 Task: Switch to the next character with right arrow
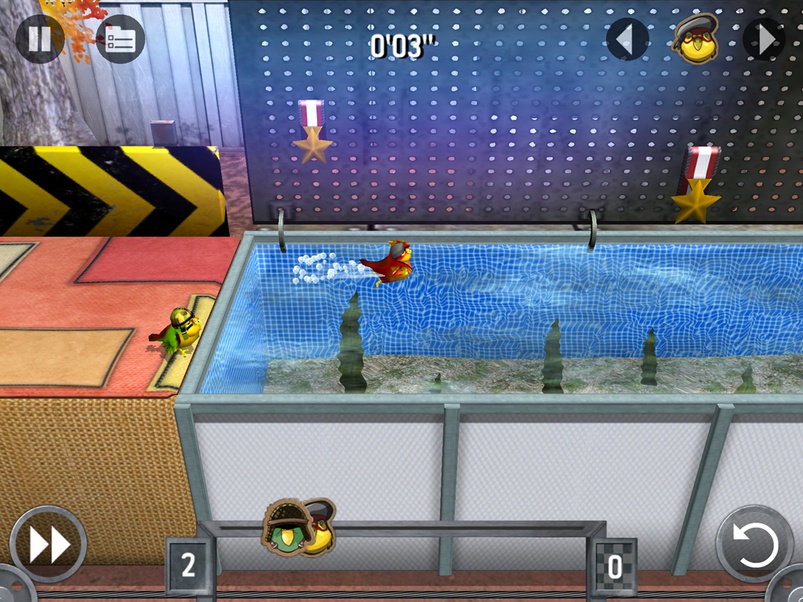point(765,40)
